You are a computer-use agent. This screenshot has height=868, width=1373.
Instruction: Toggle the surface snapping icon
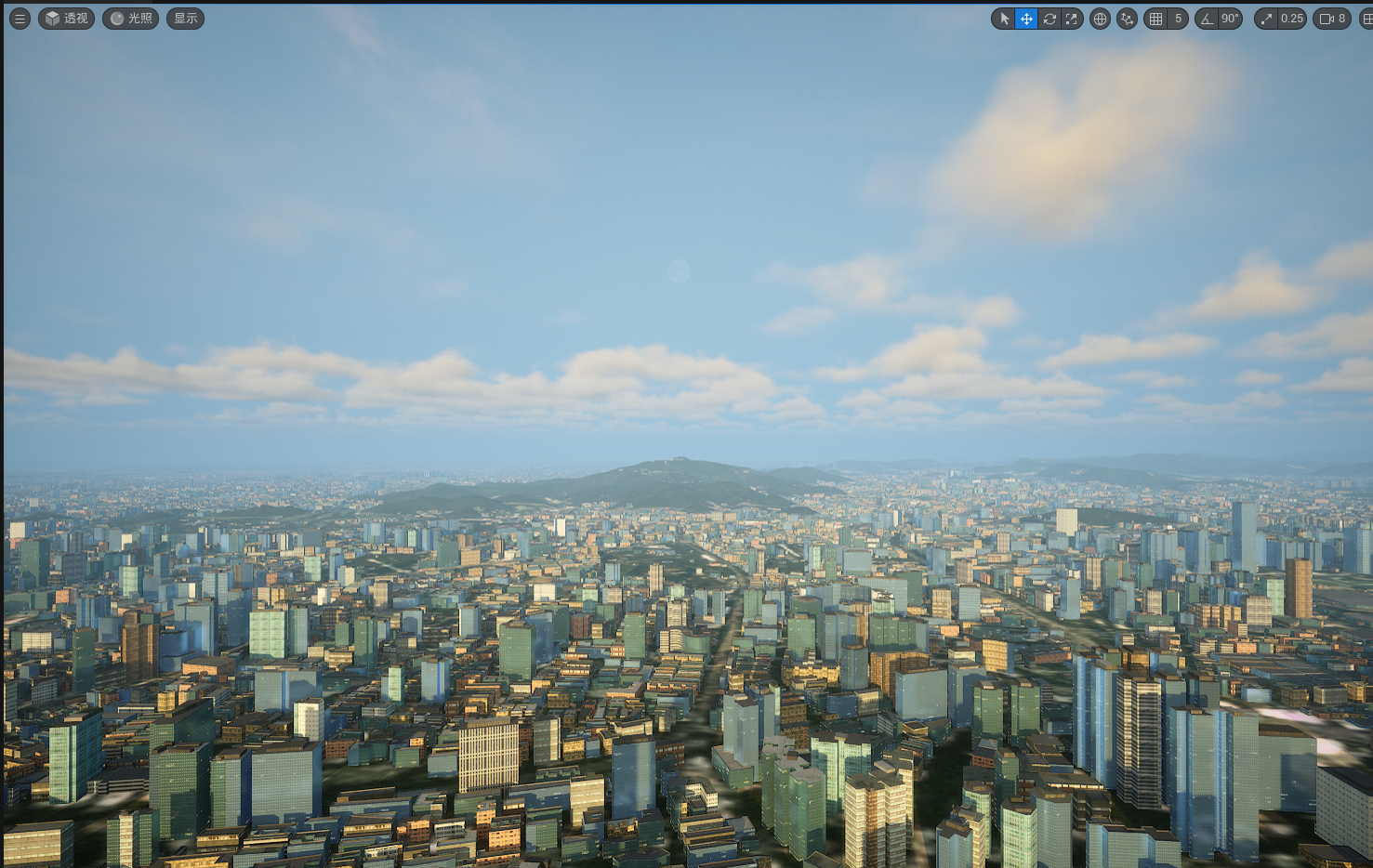click(x=1127, y=19)
